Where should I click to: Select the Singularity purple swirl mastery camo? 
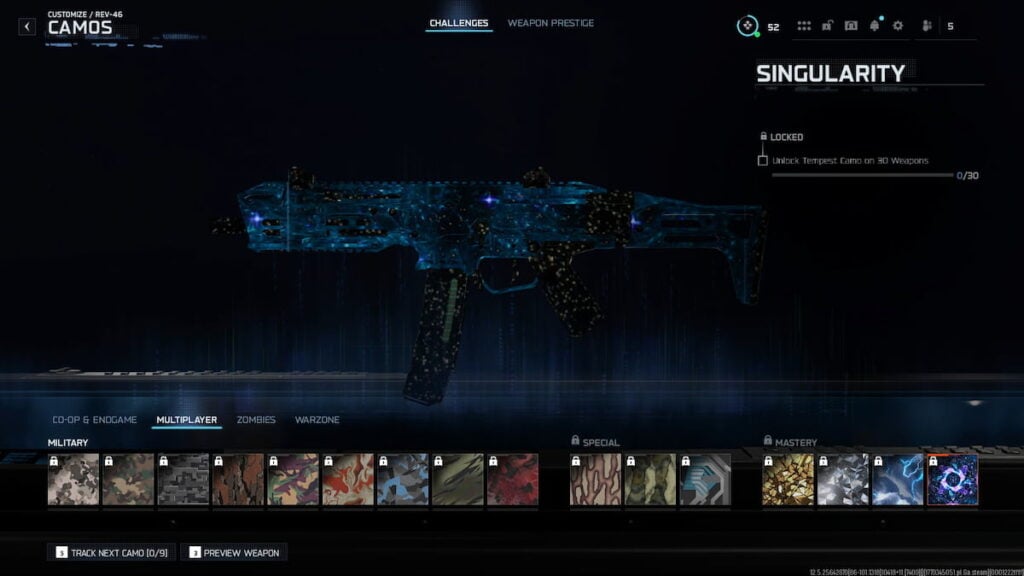pos(952,479)
